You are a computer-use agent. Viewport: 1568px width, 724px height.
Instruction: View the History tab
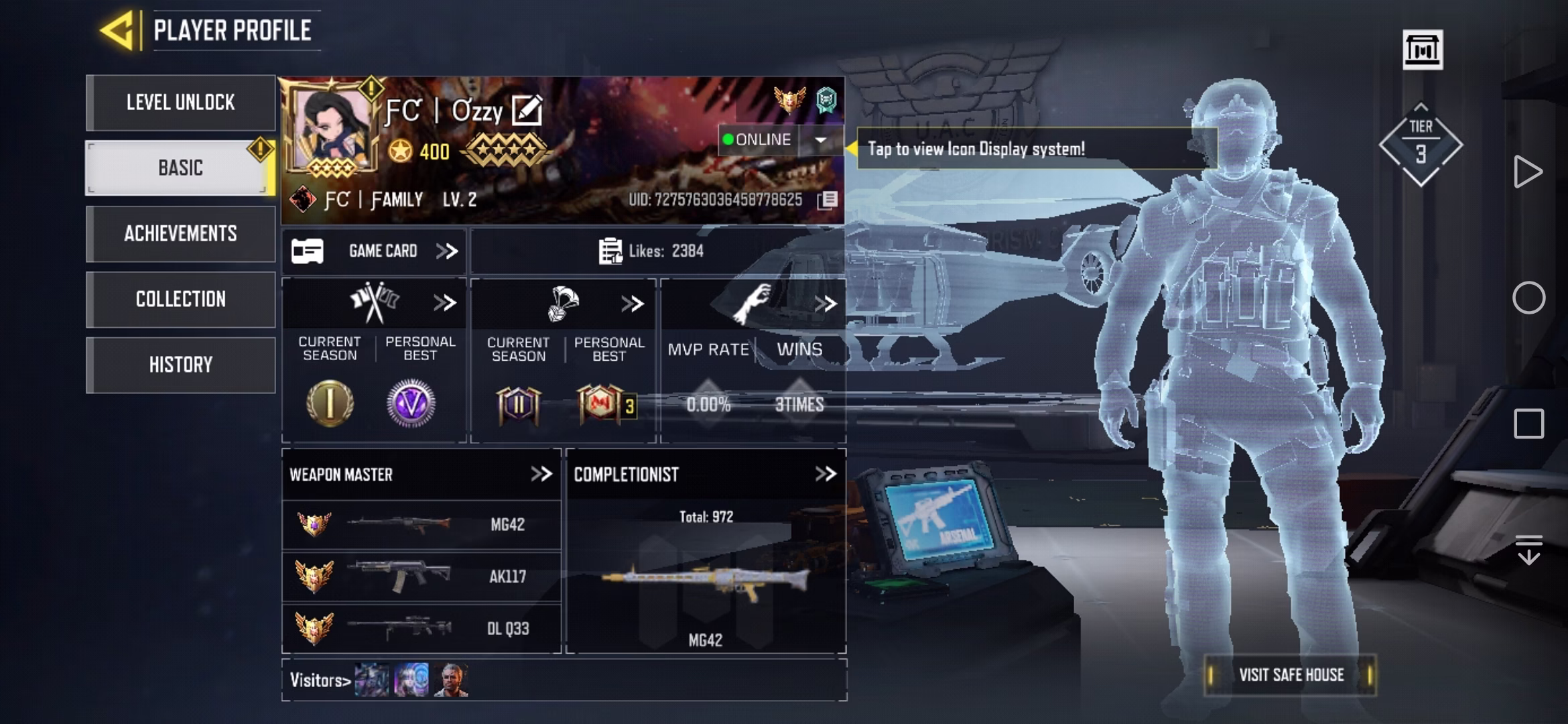(x=180, y=365)
